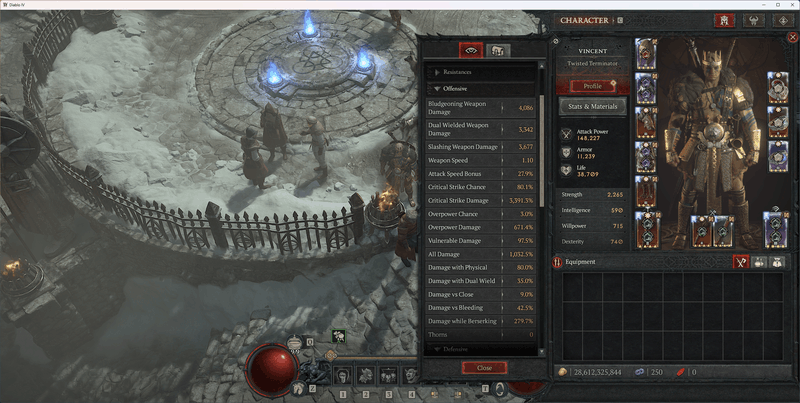The height and width of the screenshot is (403, 800).
Task: Activate the first skill on the hotbar
Action: 342,376
